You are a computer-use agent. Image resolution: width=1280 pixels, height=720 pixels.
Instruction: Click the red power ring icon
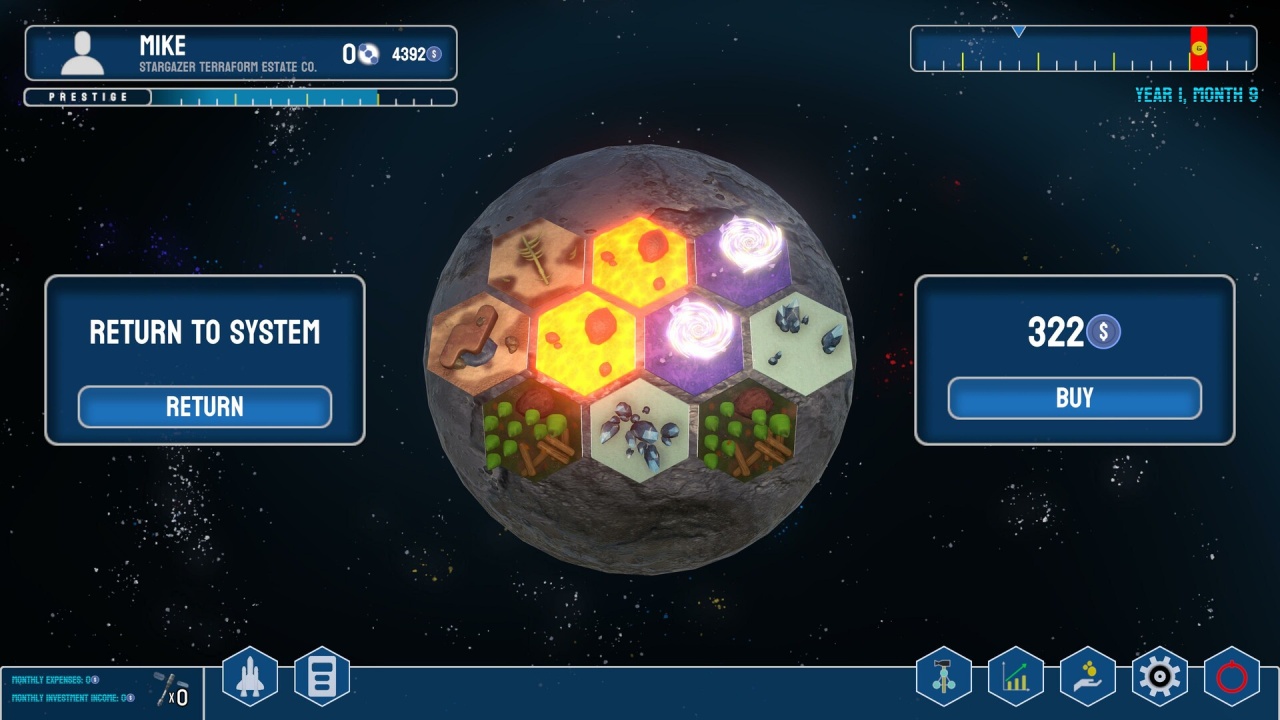point(1232,677)
